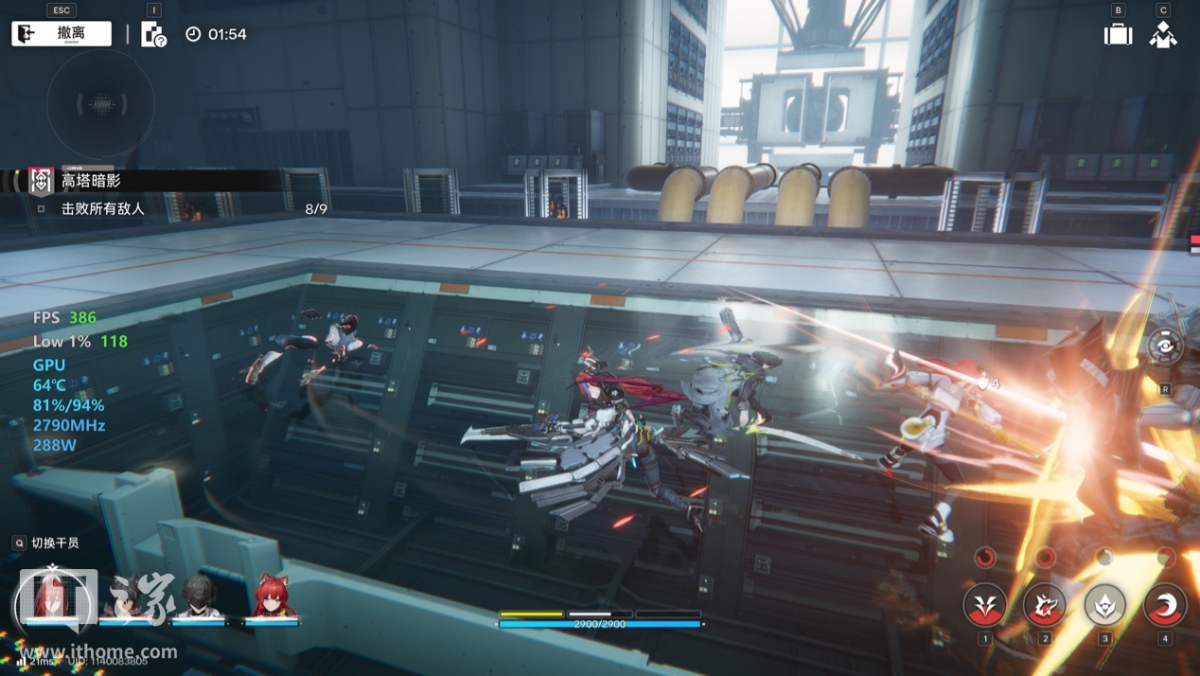1200x676 pixels.
Task: Select the 高塔暗影 mission tracker
Action: [90, 180]
